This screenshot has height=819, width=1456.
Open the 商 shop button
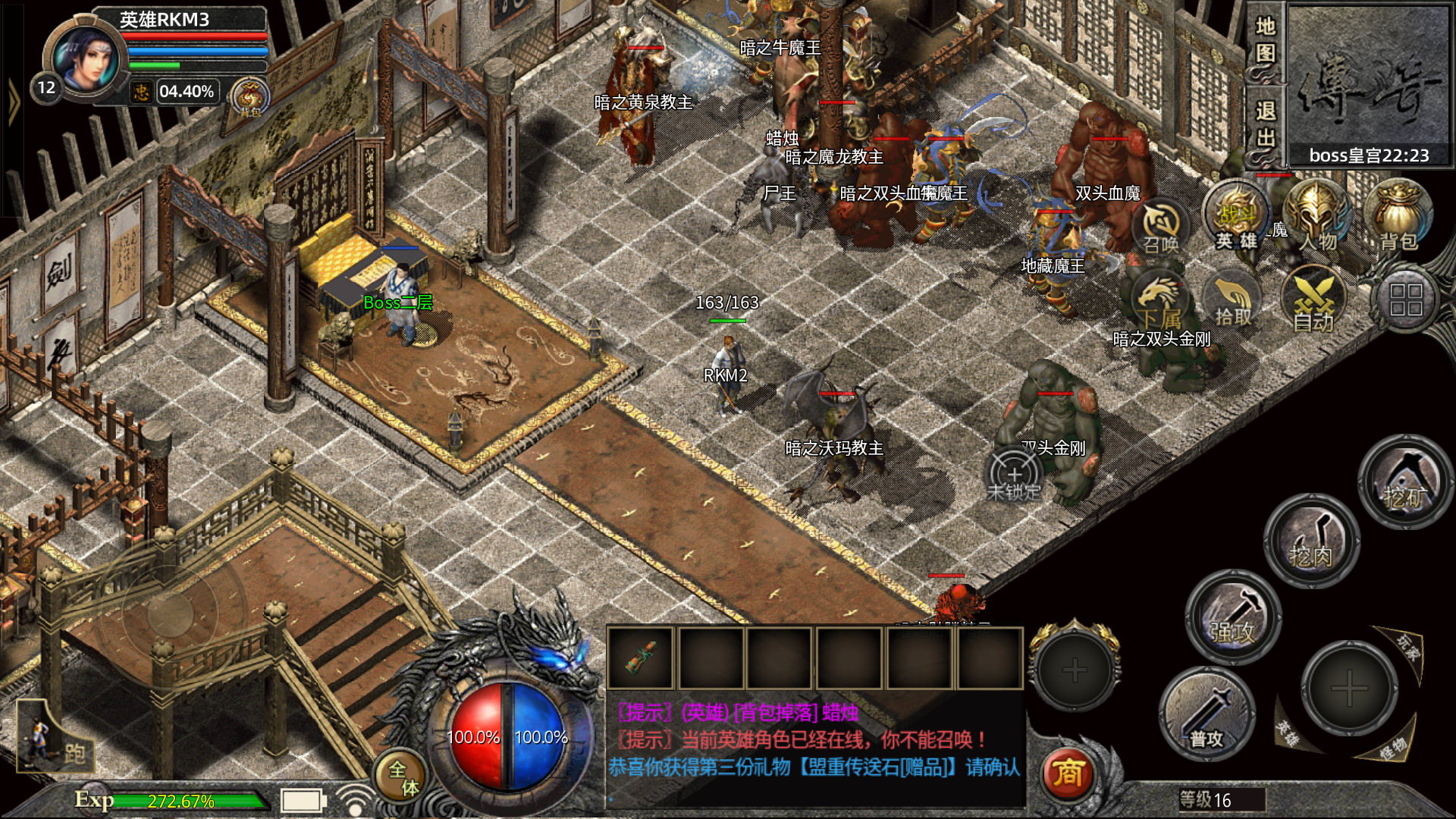[1067, 773]
